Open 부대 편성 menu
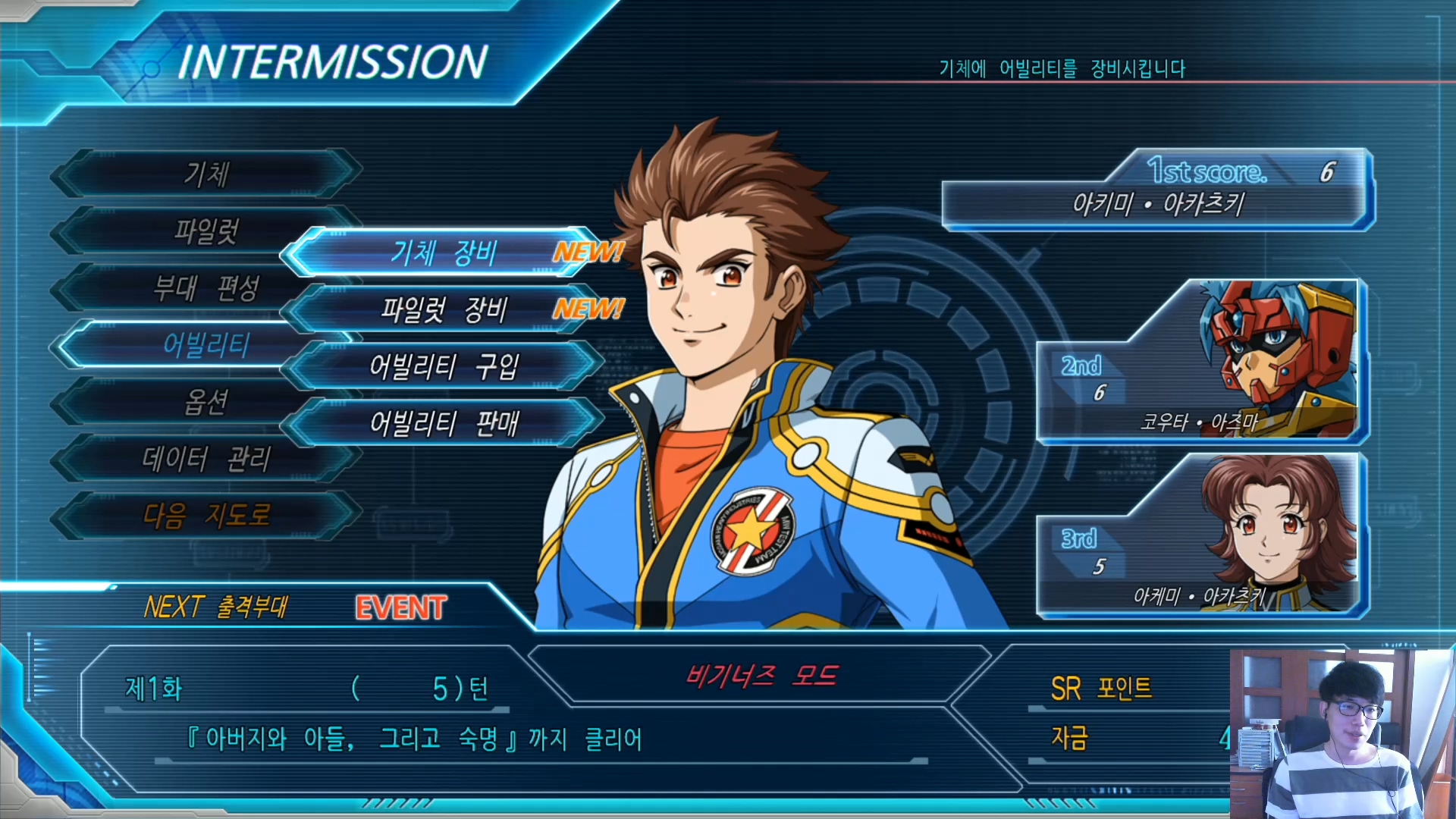 tap(206, 288)
